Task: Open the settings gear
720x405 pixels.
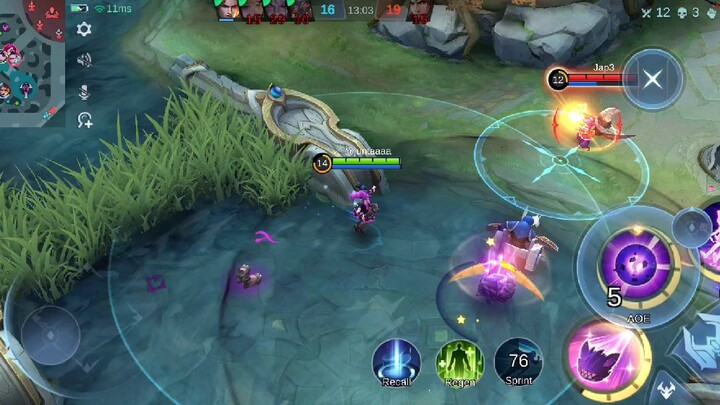Action: (84, 30)
